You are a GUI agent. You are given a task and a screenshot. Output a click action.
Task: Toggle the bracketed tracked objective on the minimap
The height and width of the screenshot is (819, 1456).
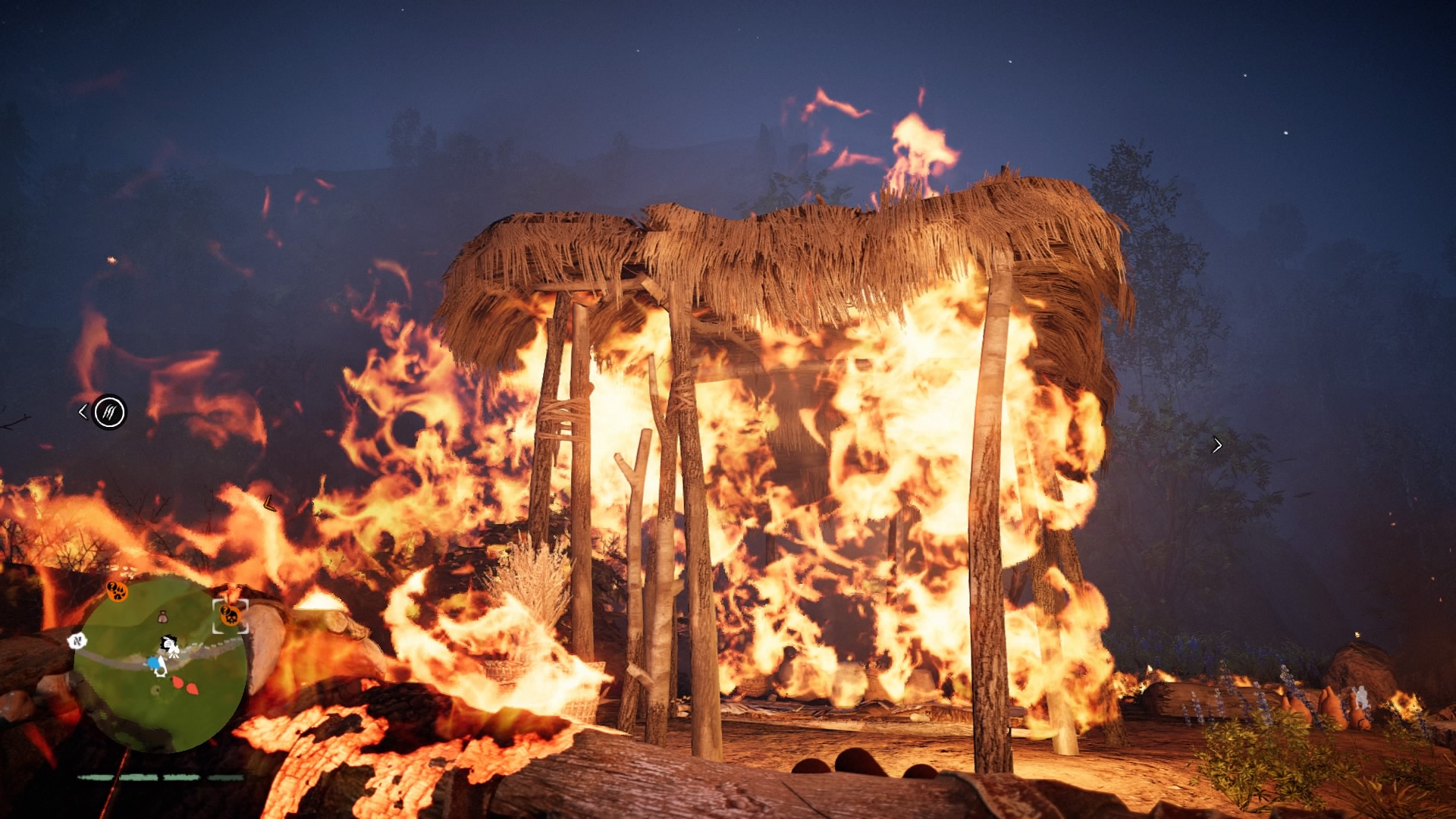230,616
